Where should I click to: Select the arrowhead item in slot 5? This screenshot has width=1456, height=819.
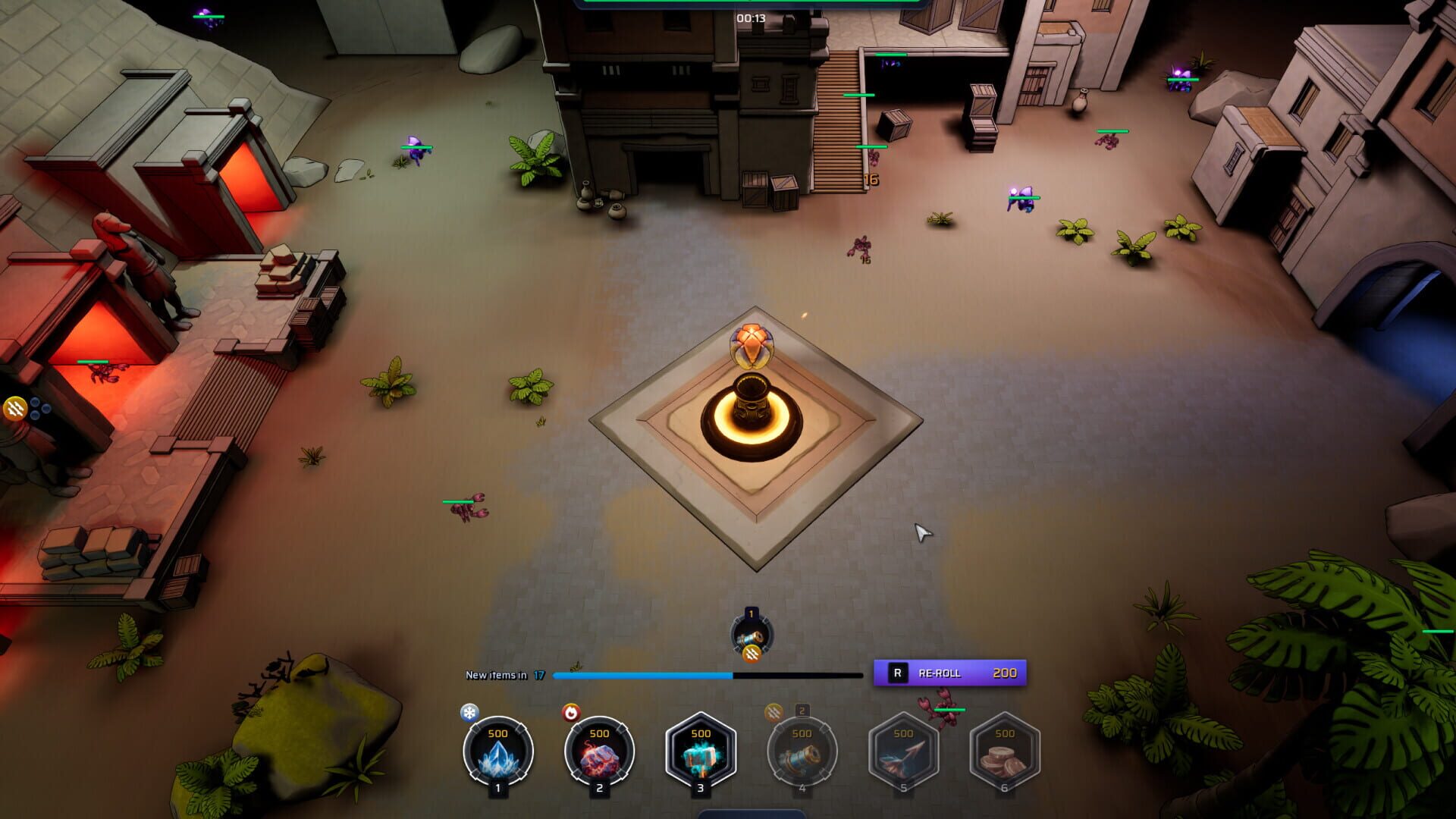(902, 751)
